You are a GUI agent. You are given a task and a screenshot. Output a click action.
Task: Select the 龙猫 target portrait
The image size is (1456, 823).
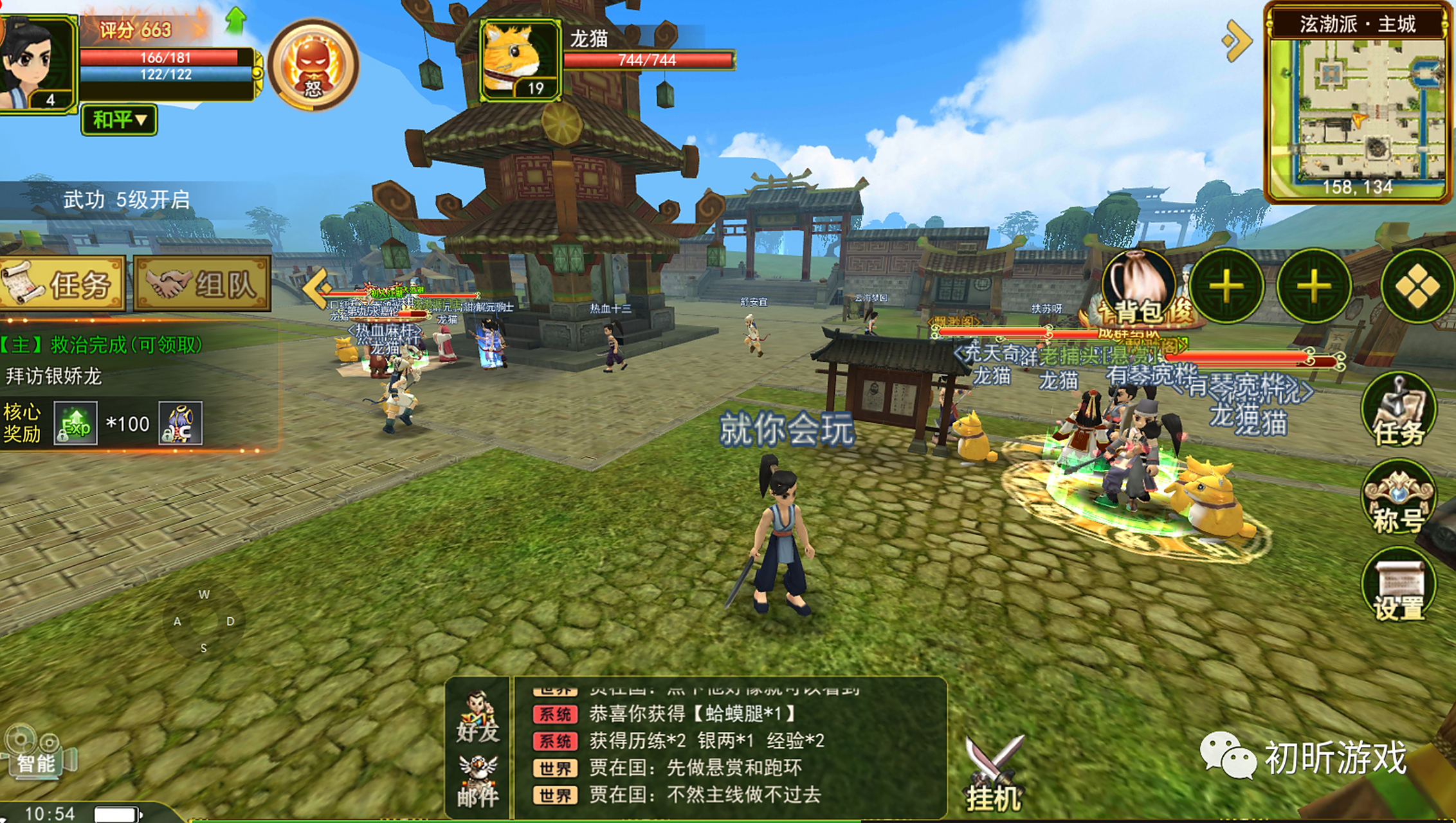point(520,60)
